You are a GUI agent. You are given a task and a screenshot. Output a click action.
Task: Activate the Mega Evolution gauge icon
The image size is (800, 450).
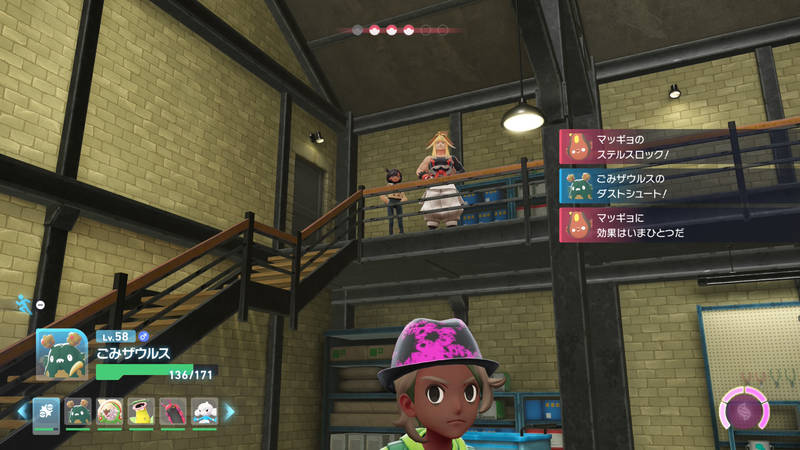tap(743, 412)
